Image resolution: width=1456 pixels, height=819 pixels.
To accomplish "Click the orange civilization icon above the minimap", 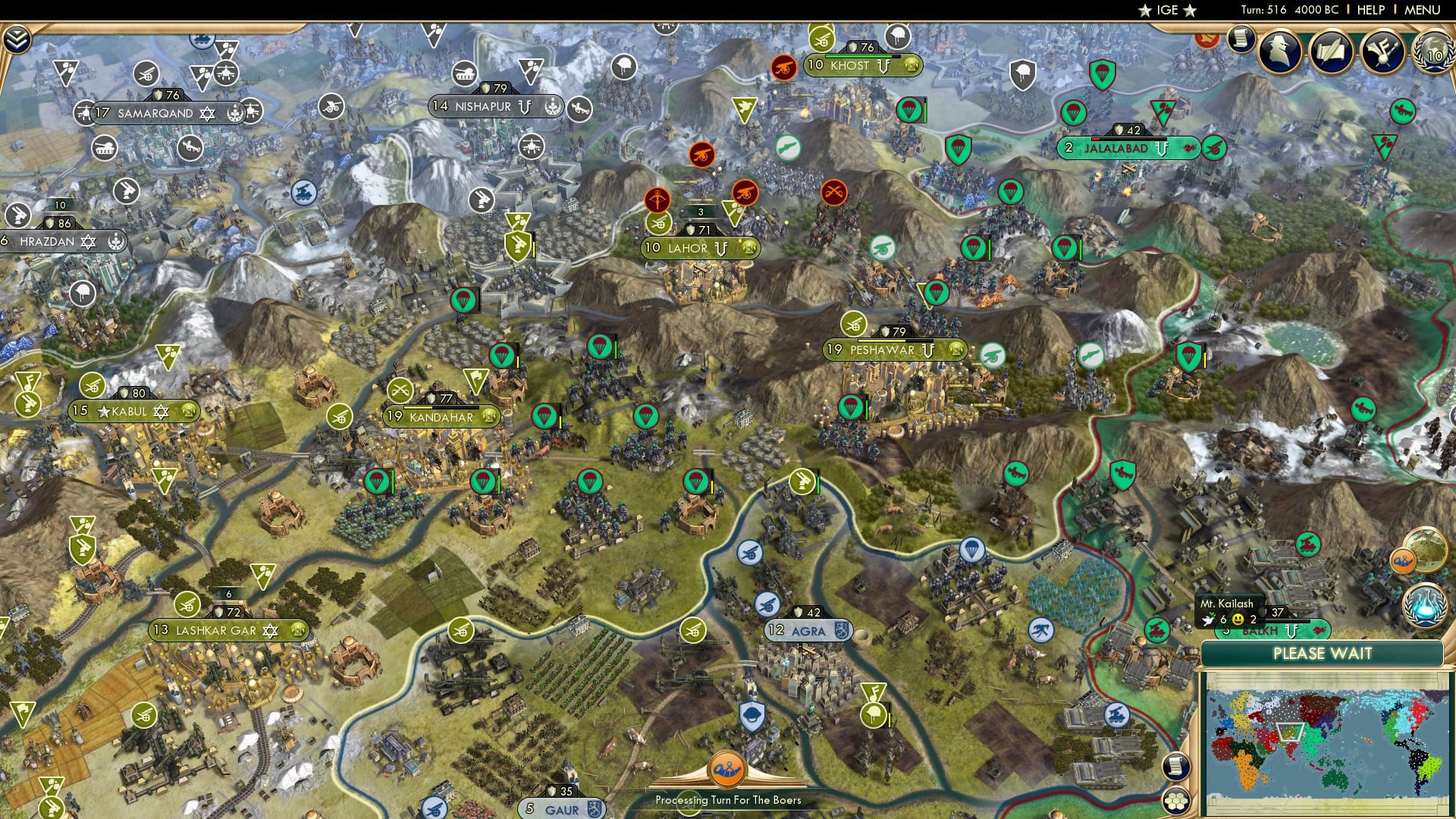I will click(x=1403, y=561).
